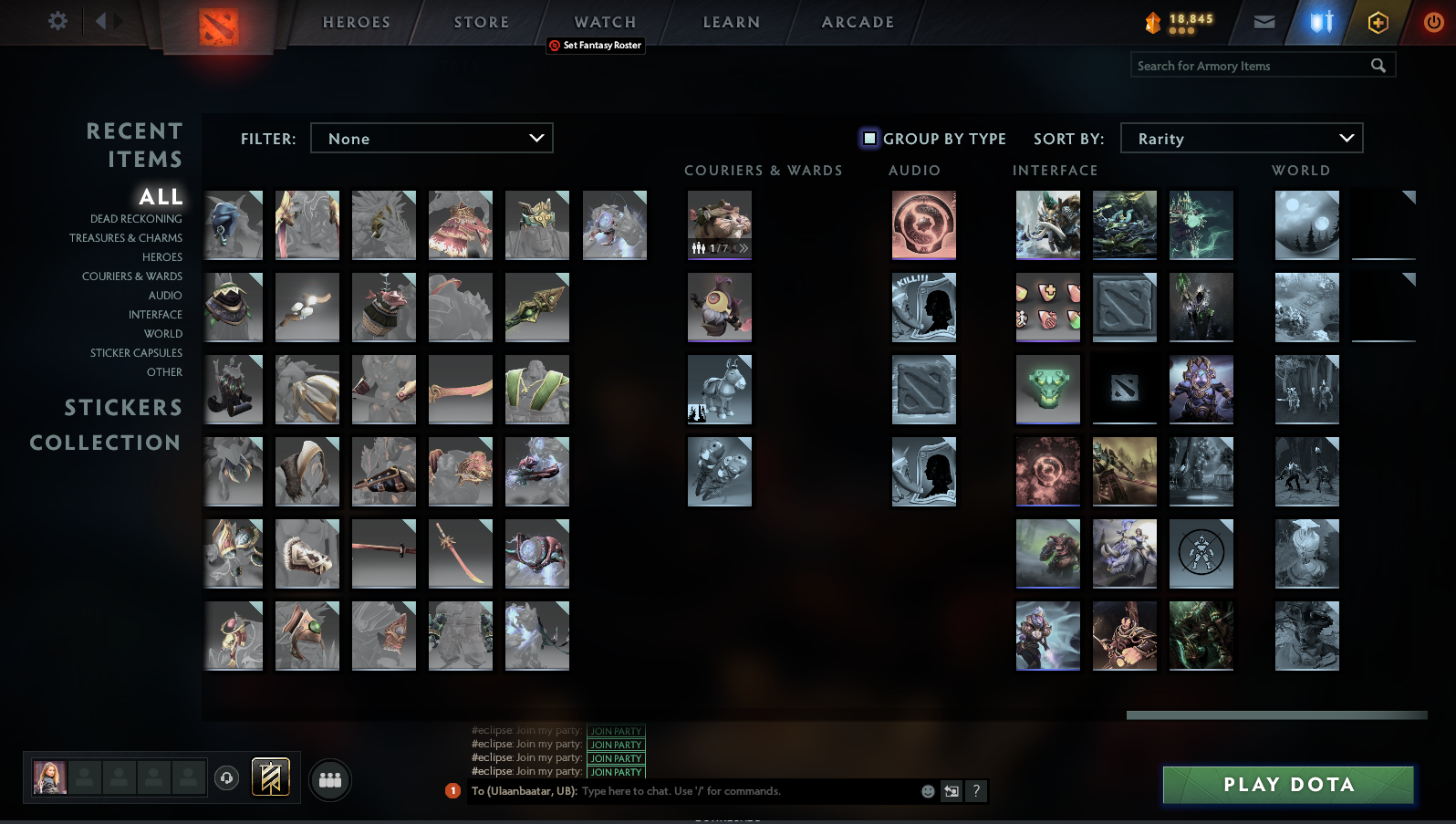Open the settings gear icon
This screenshot has width=1456, height=824.
click(57, 21)
